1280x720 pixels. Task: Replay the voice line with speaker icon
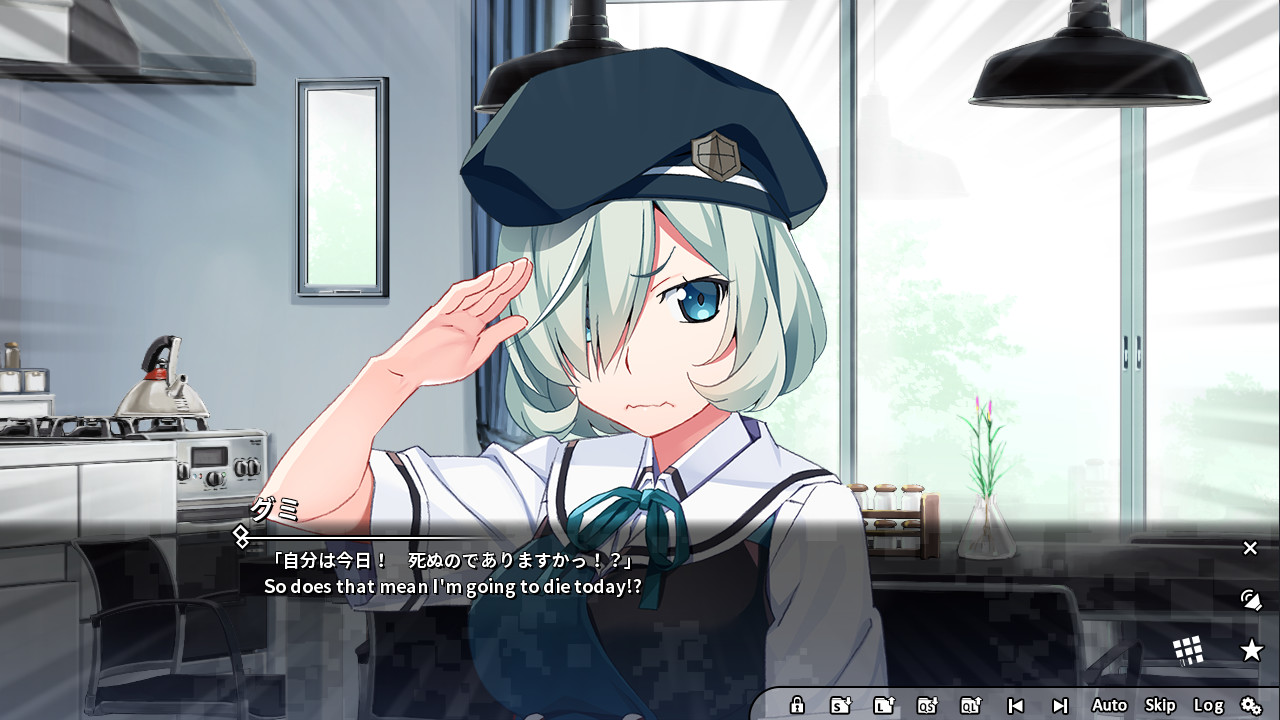click(x=1249, y=600)
